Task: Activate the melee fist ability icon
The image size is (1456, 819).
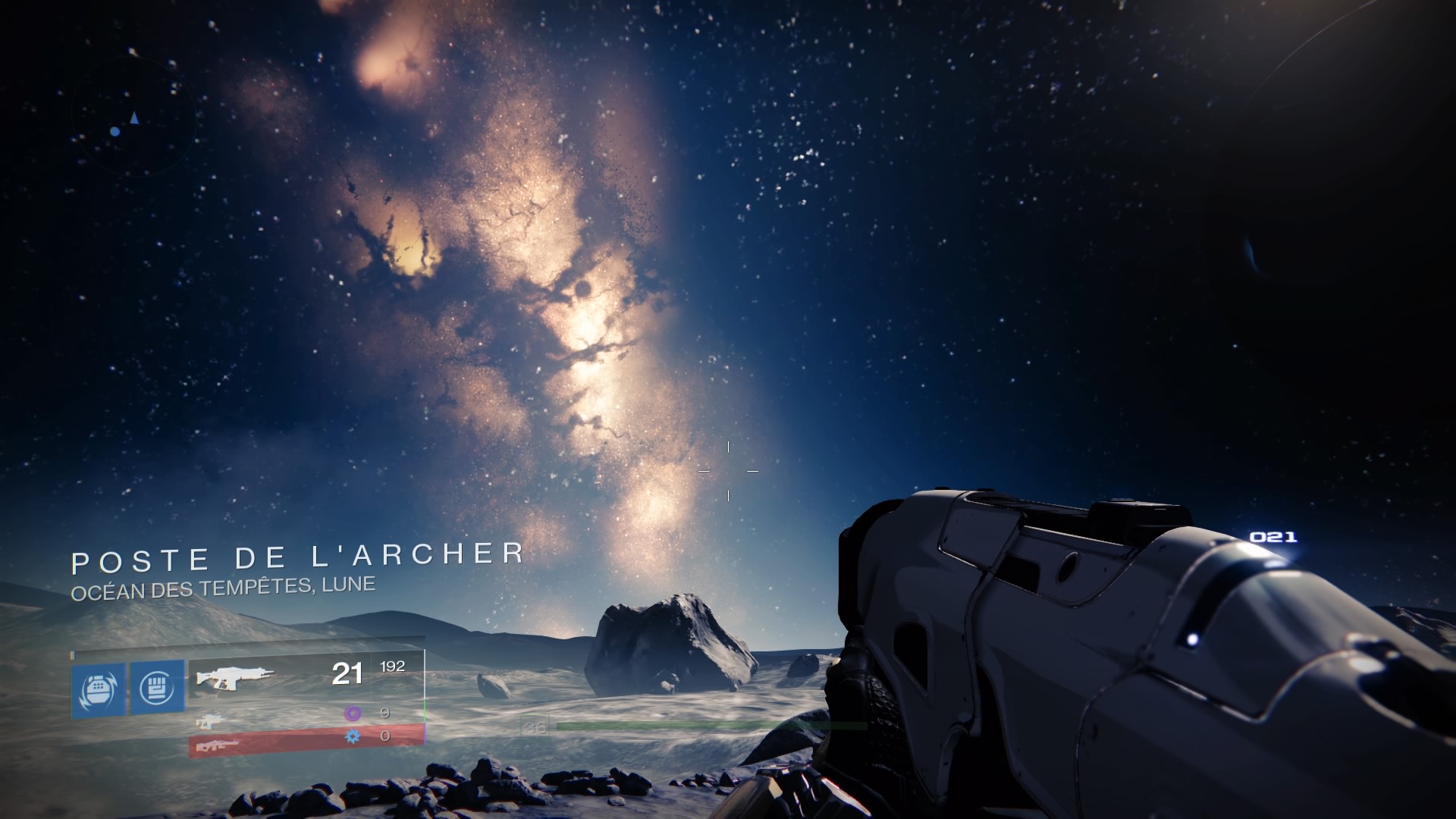Action: coord(157,688)
